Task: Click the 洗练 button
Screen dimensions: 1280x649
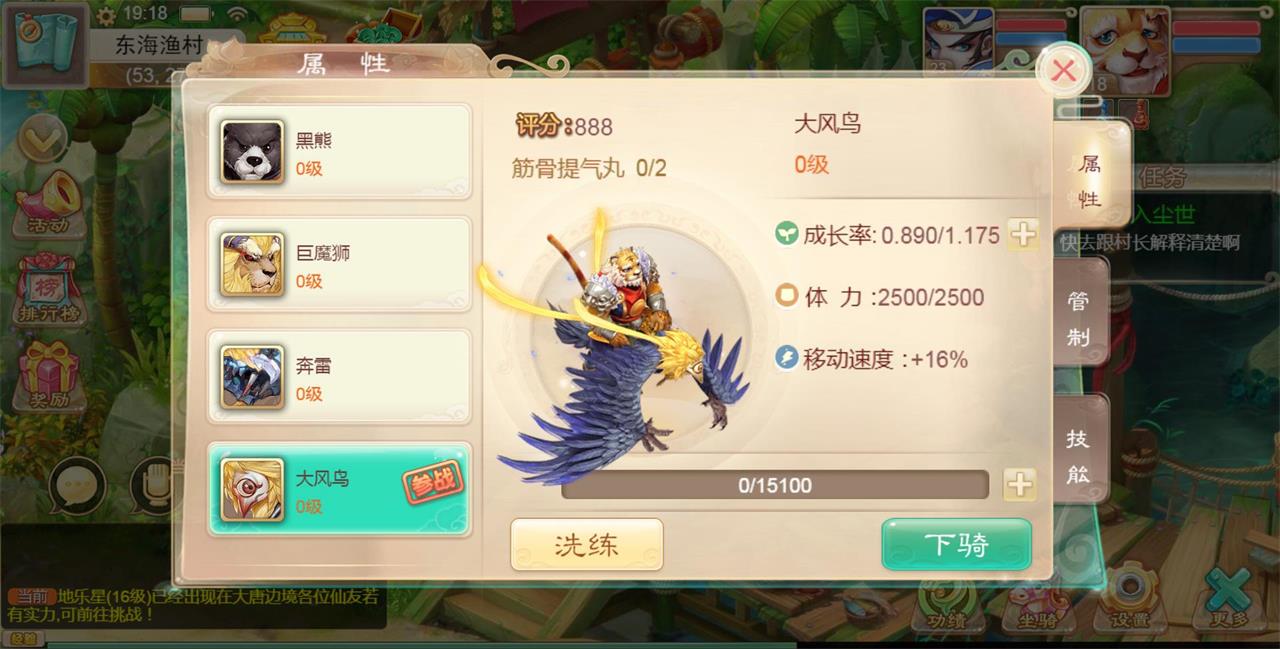Action: [x=587, y=545]
